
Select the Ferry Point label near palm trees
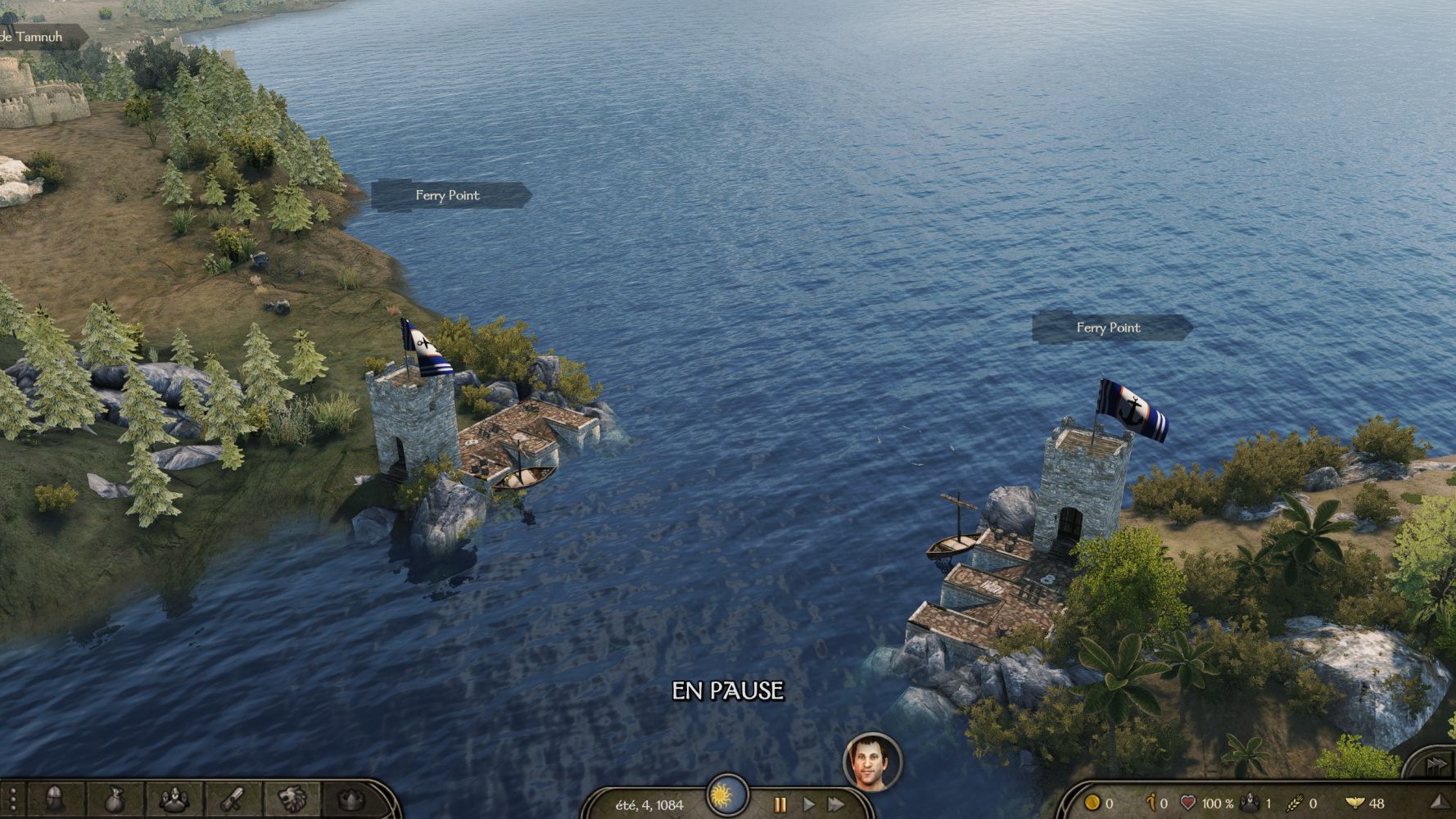pos(1109,328)
